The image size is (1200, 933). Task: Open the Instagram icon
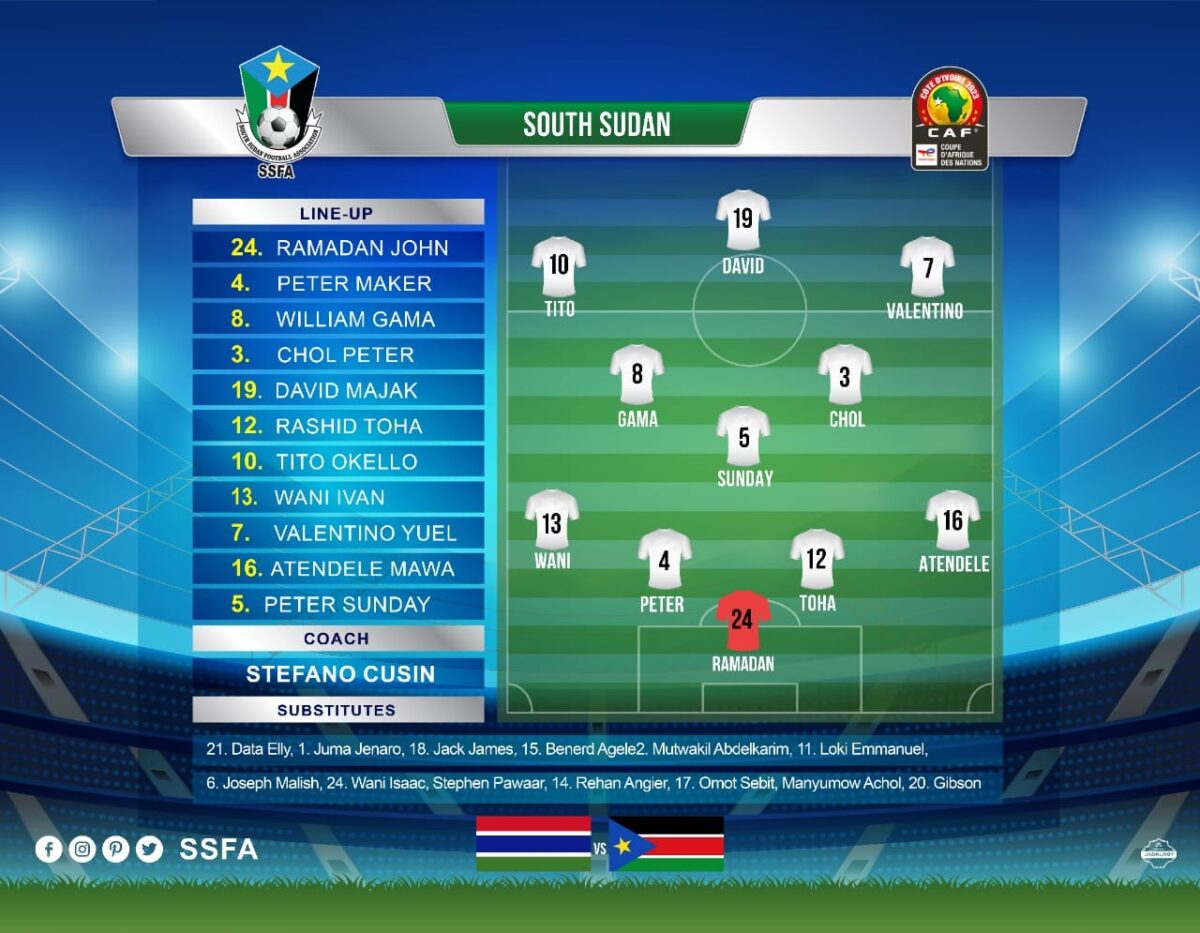pos(83,850)
